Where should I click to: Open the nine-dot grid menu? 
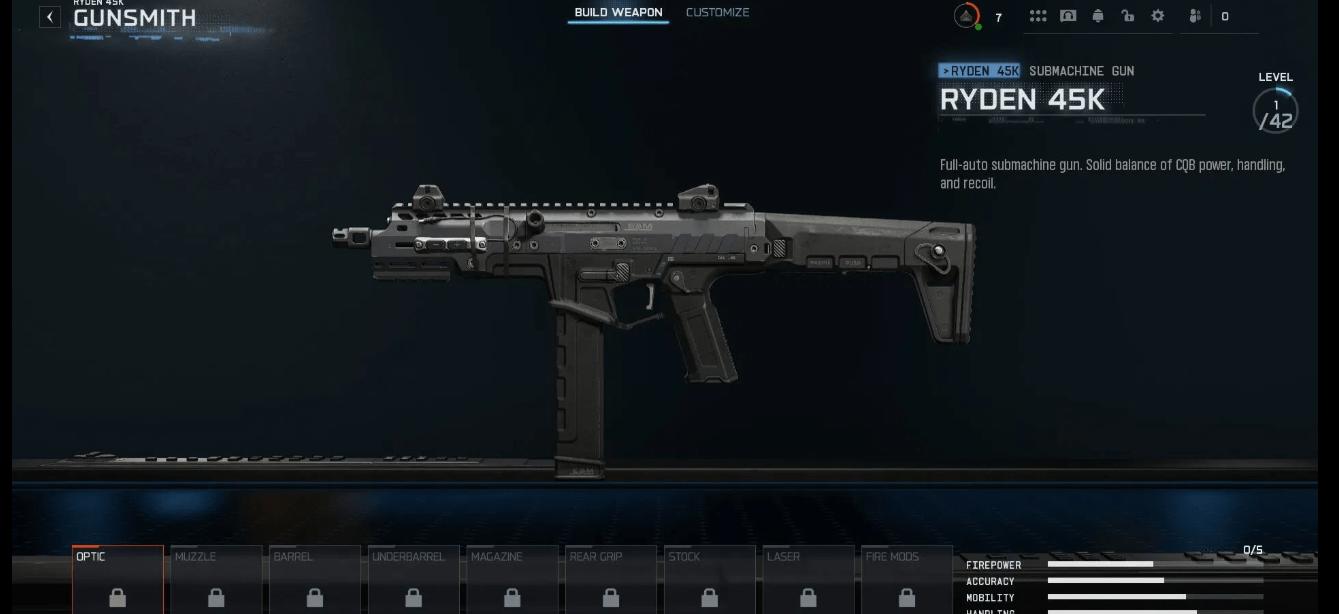1038,16
